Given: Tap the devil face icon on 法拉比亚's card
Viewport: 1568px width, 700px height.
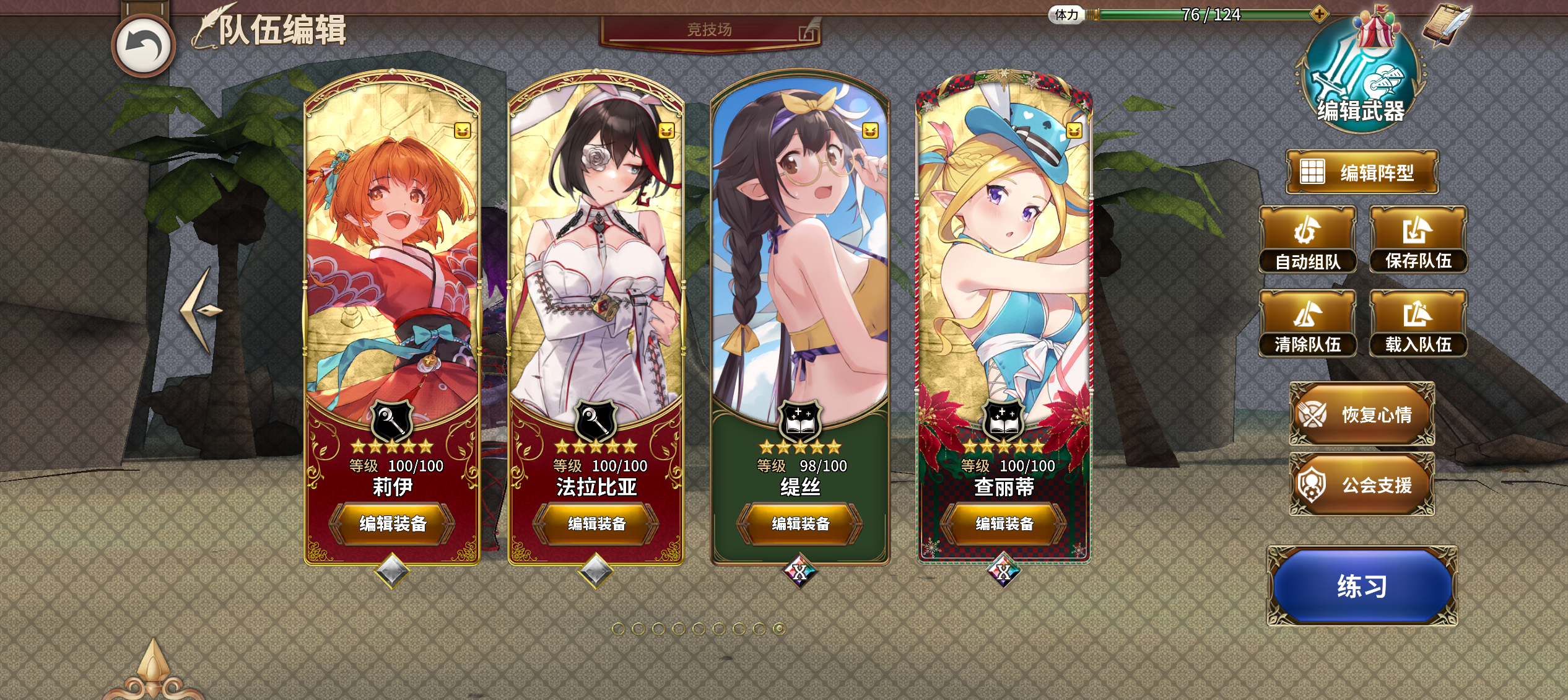Looking at the screenshot, I should coord(667,131).
